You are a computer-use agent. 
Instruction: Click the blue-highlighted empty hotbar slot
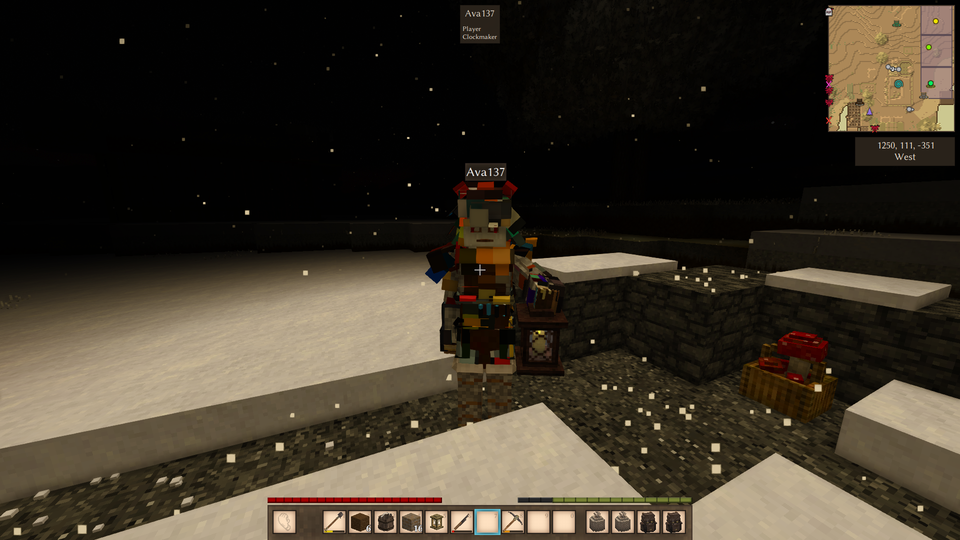tap(488, 522)
